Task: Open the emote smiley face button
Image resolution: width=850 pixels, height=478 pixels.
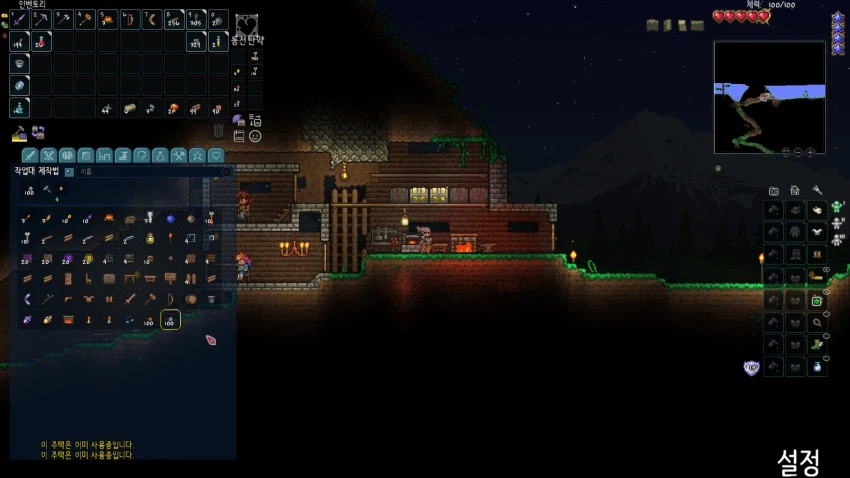Action: pyautogui.click(x=255, y=135)
